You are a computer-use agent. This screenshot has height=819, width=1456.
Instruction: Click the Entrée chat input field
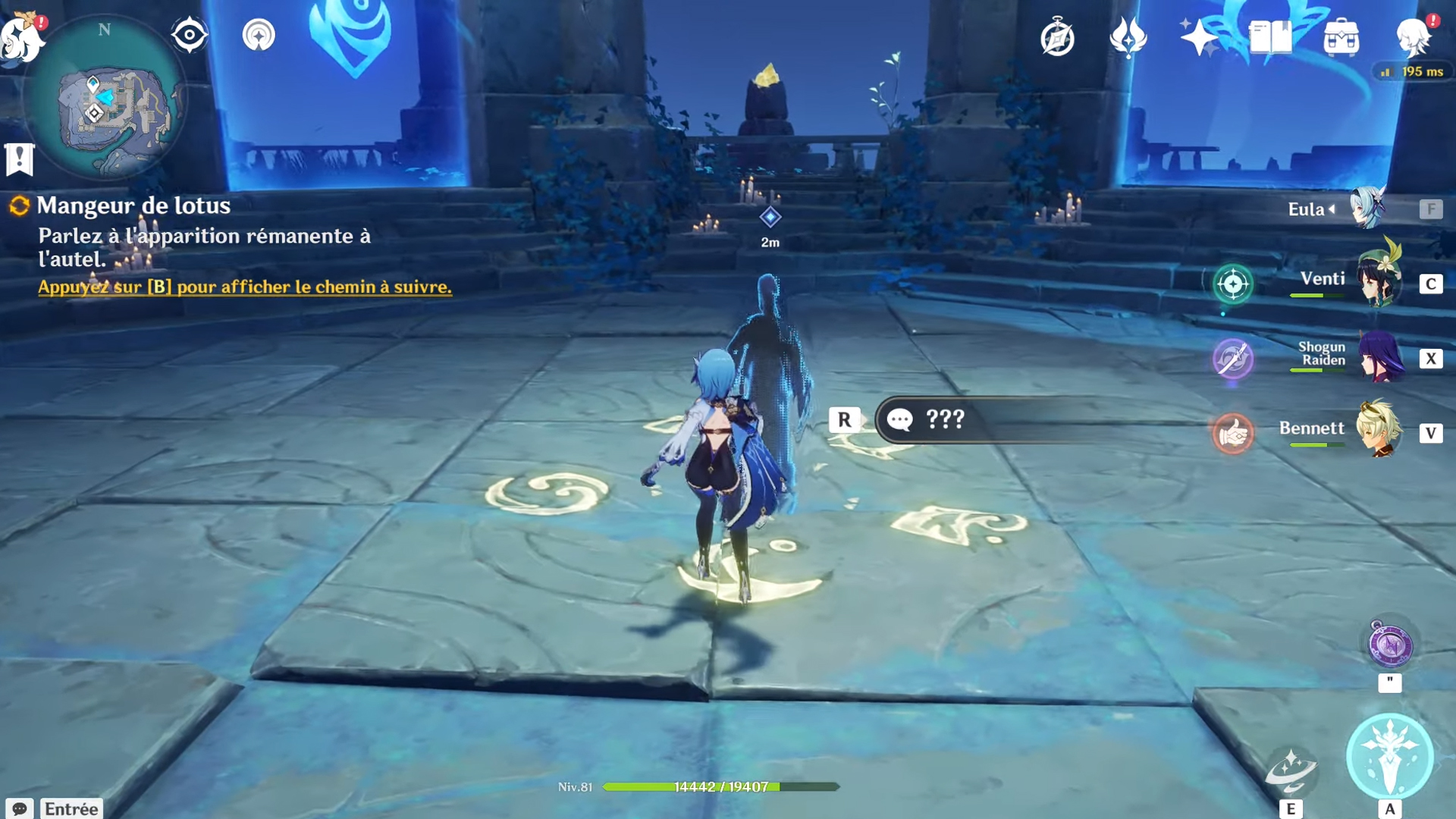click(72, 808)
